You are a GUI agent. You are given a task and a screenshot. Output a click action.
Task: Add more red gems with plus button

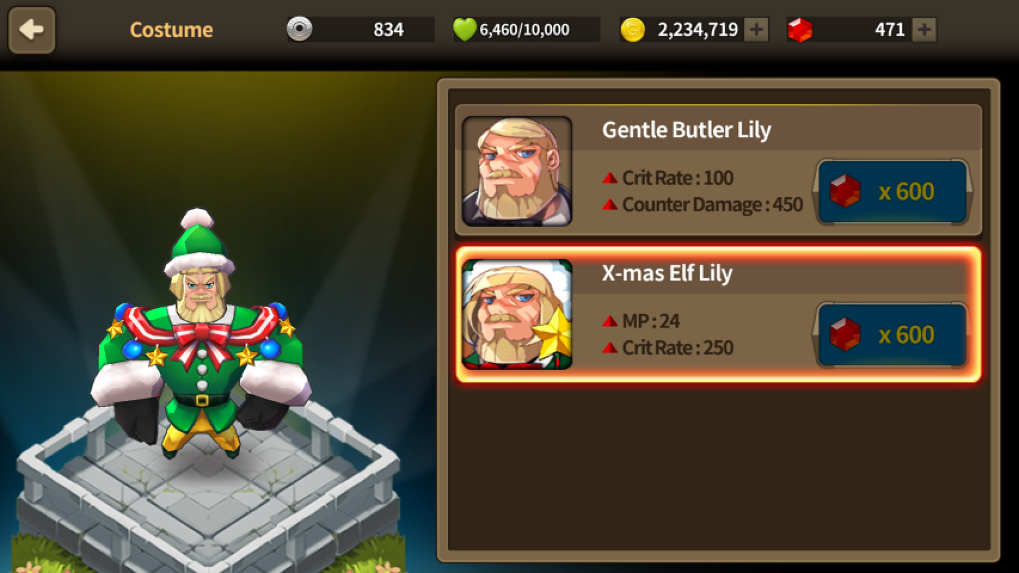925,30
